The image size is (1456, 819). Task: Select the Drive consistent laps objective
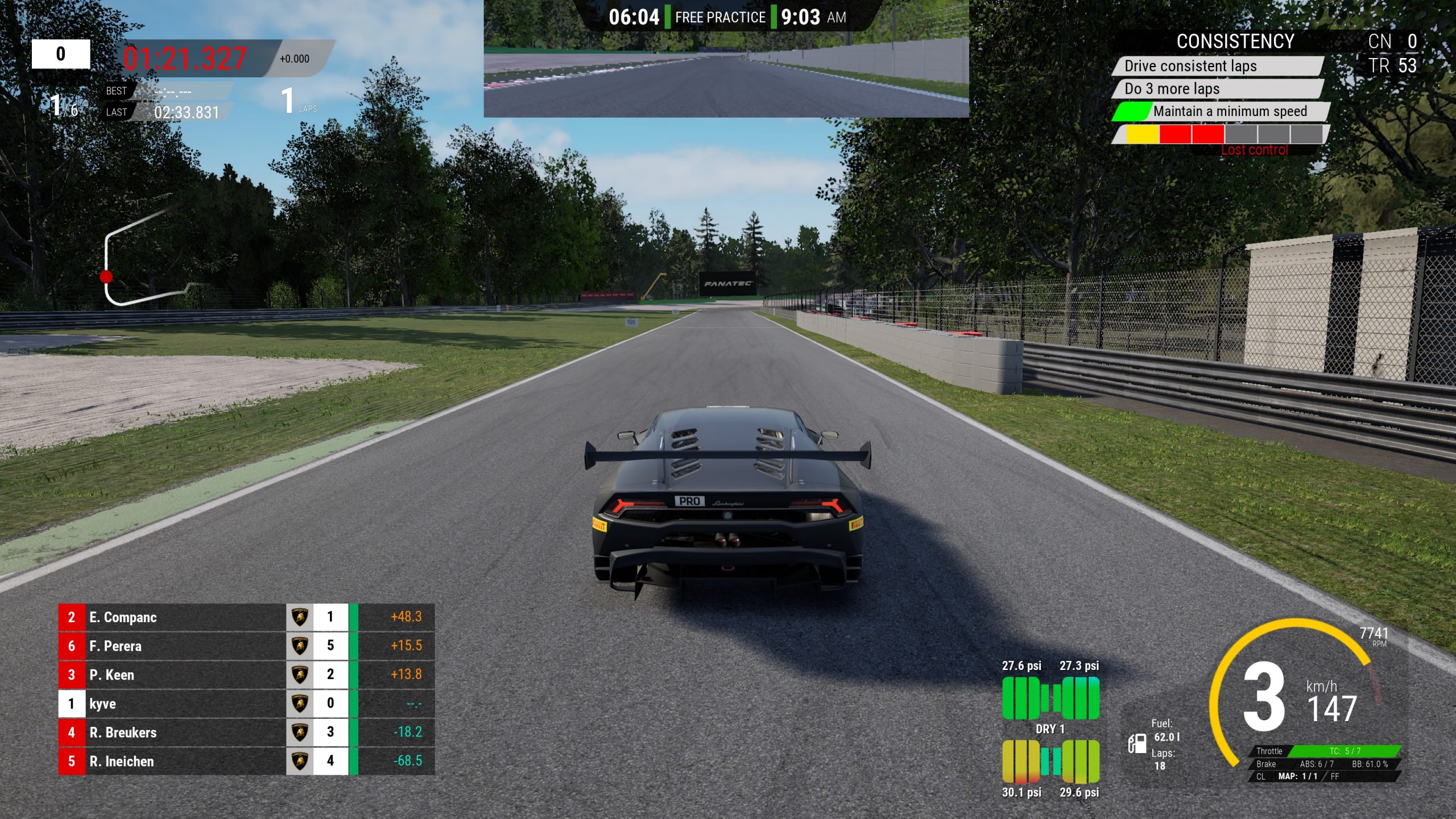(1217, 66)
